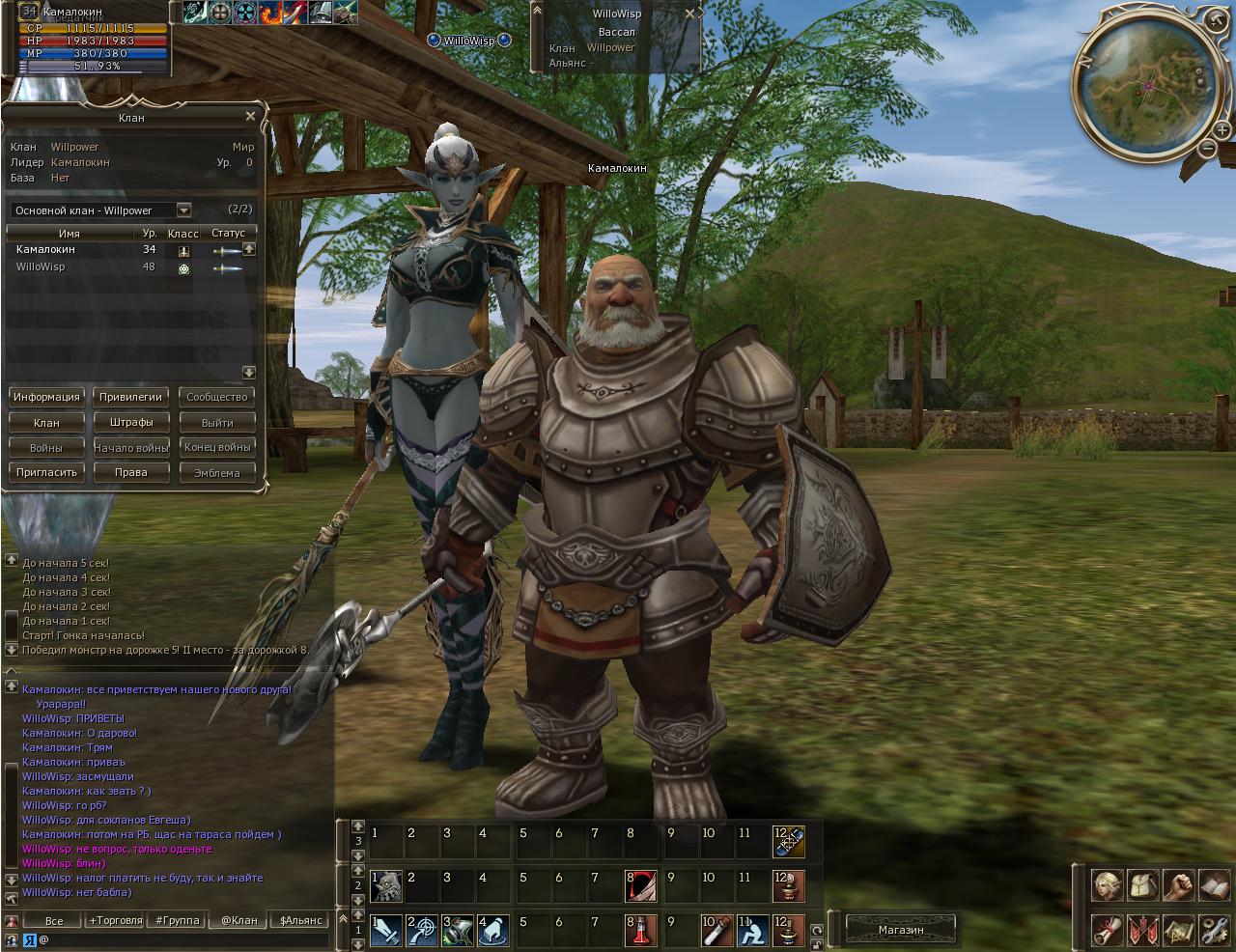Zoom in the minimap with plus button

(1222, 131)
